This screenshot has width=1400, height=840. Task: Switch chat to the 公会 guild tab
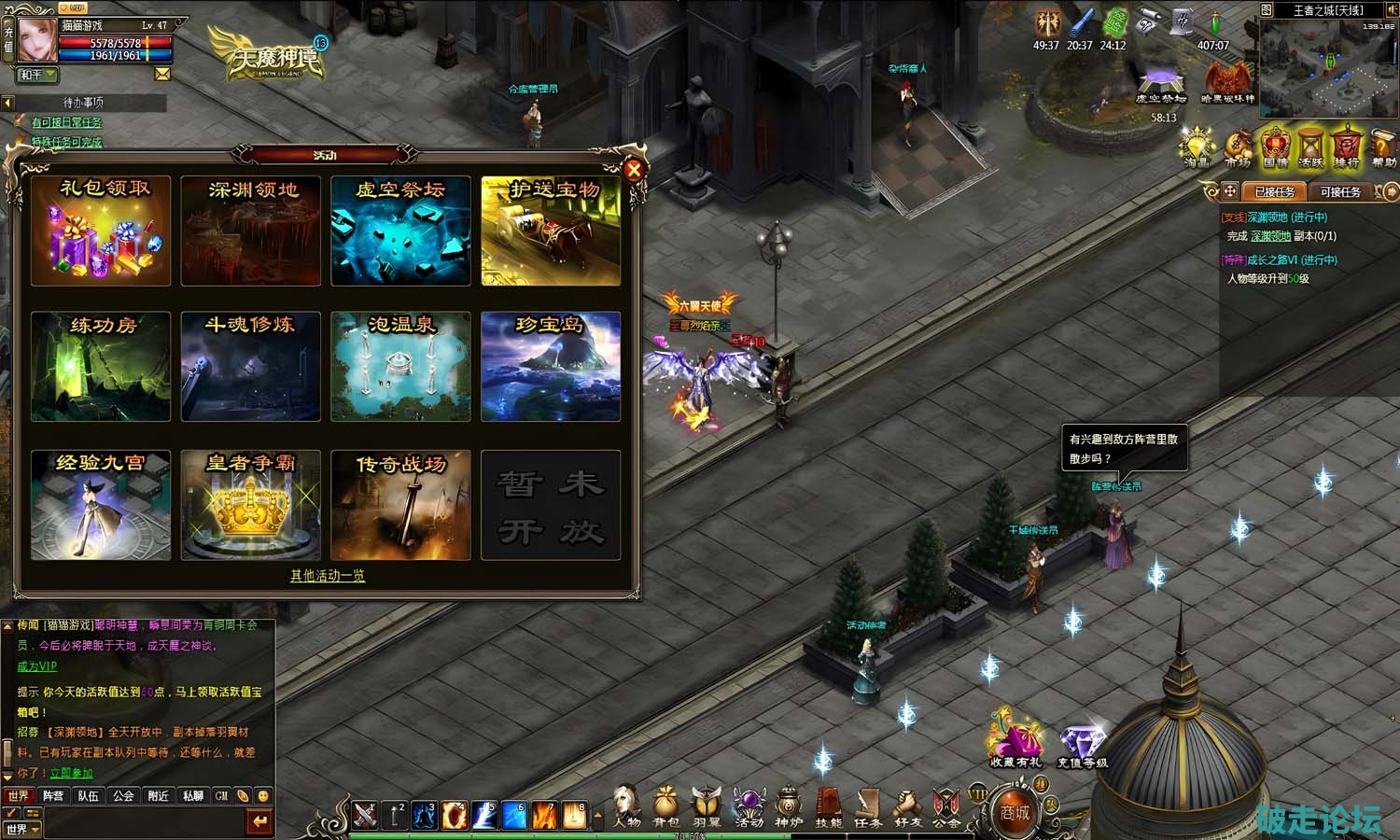coord(123,796)
